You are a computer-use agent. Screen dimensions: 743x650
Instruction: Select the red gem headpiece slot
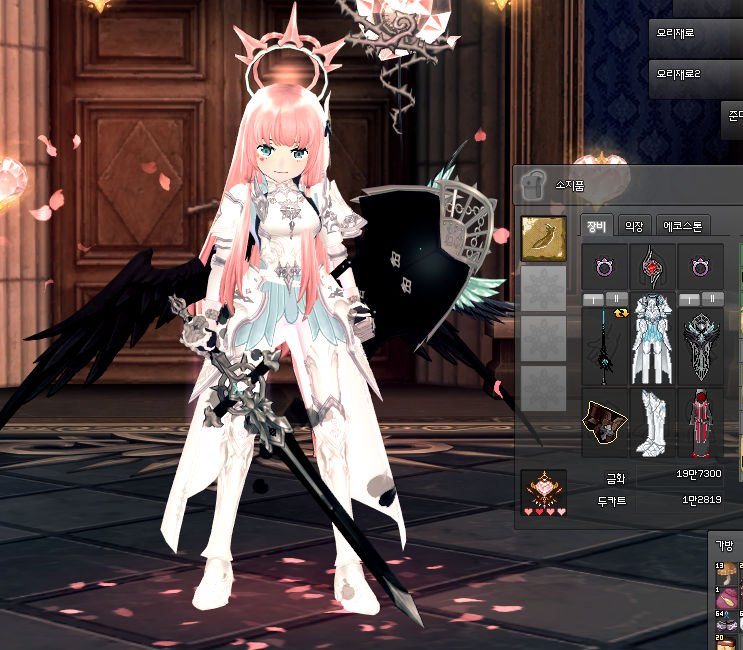click(x=653, y=268)
